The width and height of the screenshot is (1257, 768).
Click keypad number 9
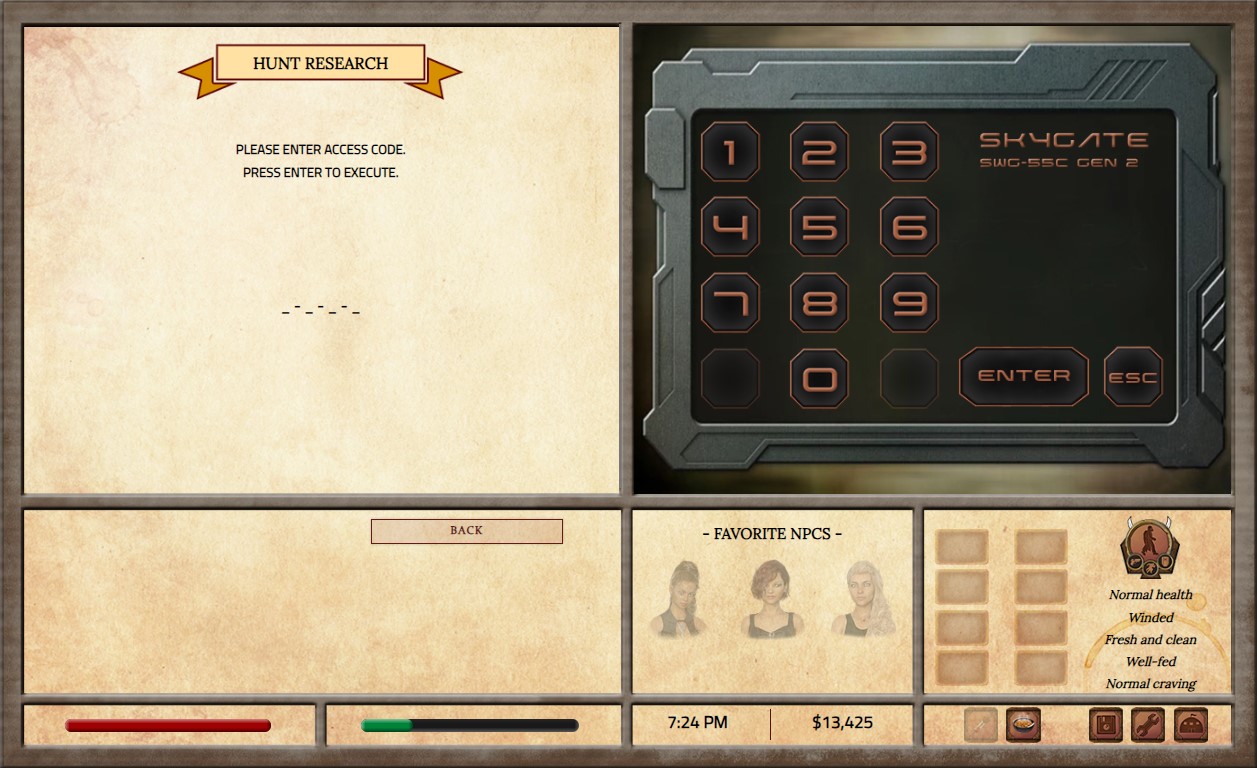click(909, 302)
